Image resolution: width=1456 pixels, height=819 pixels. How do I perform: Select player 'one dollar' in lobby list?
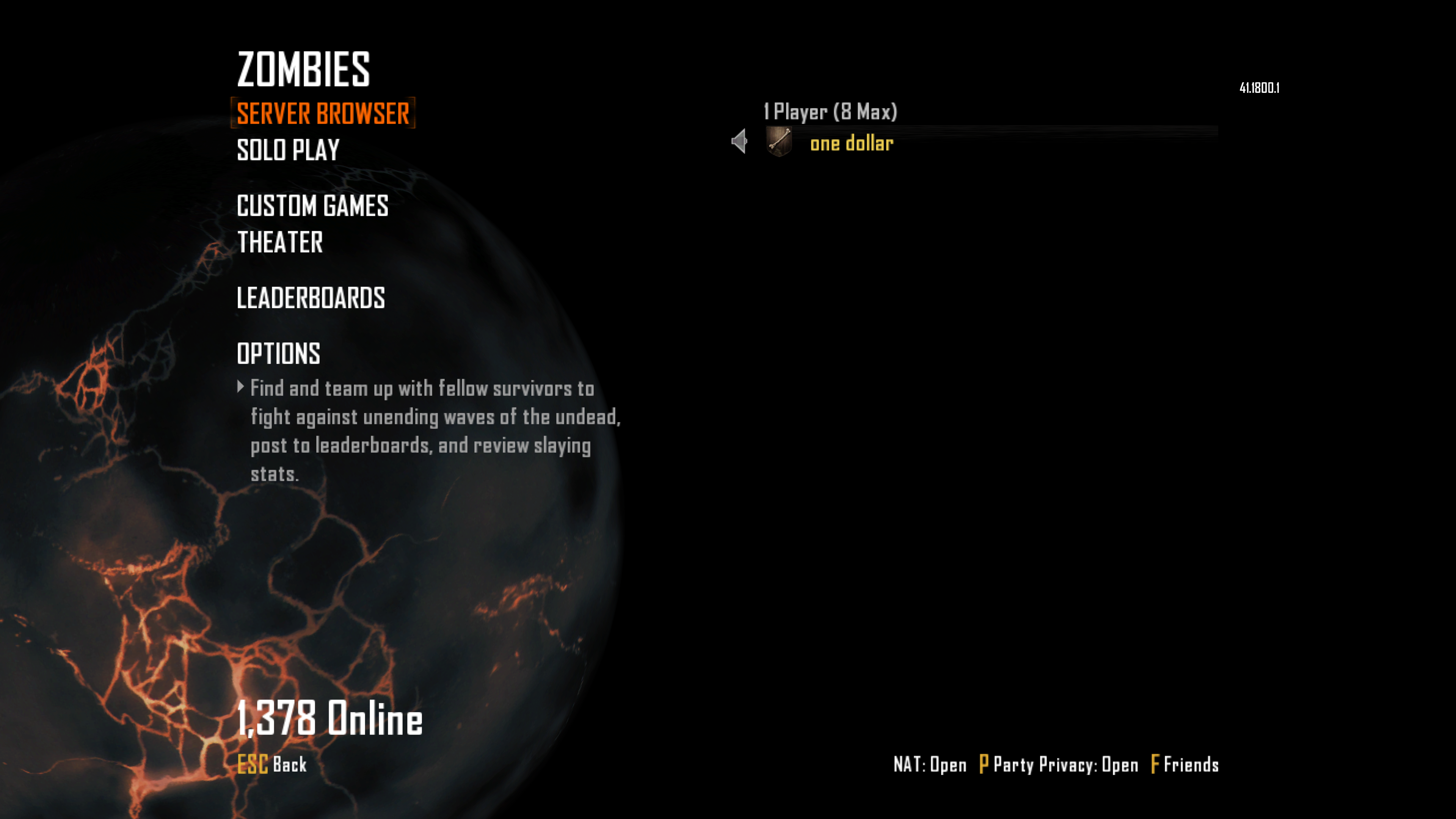click(x=851, y=144)
